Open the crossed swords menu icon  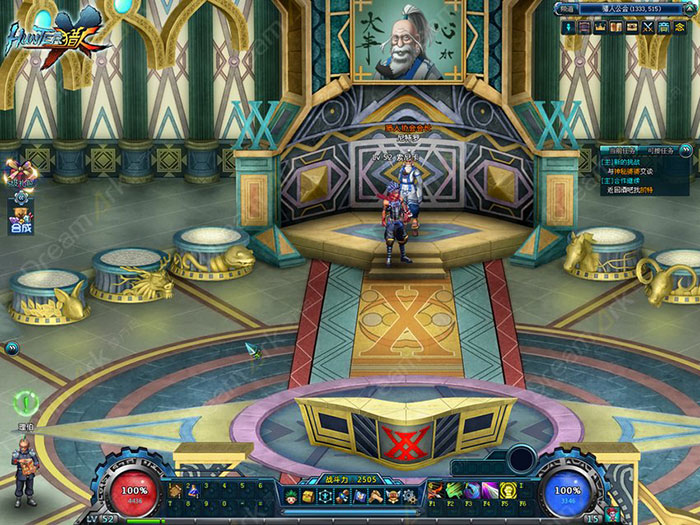point(648,26)
